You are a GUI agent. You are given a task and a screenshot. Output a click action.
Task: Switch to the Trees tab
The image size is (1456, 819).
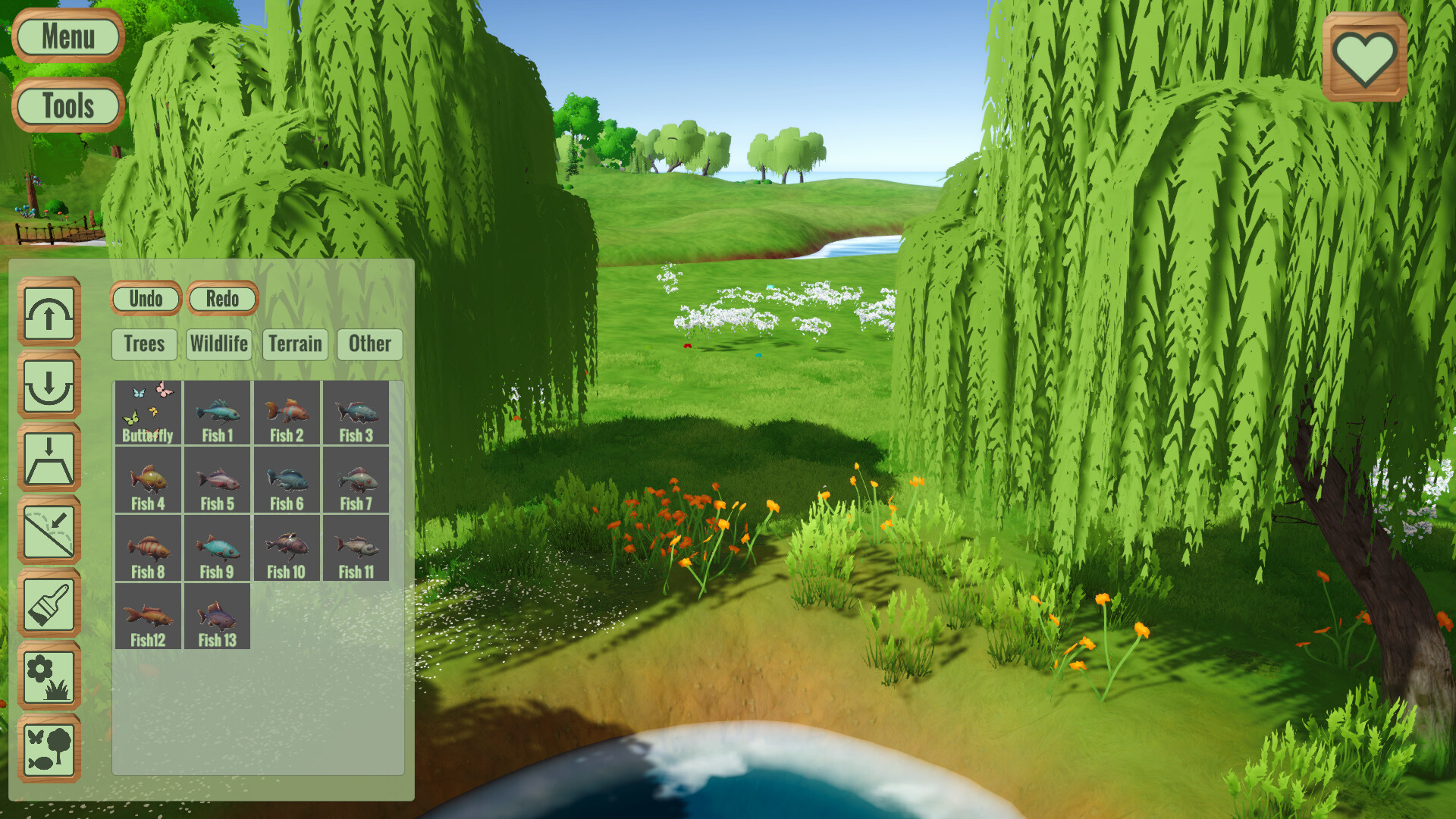click(x=144, y=345)
